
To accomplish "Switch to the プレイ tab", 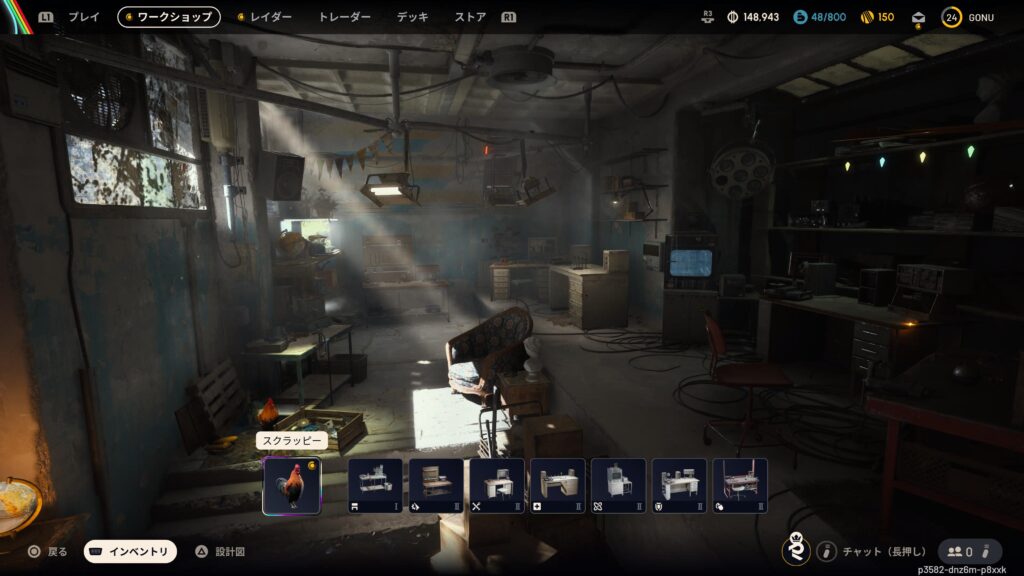I will (x=84, y=17).
